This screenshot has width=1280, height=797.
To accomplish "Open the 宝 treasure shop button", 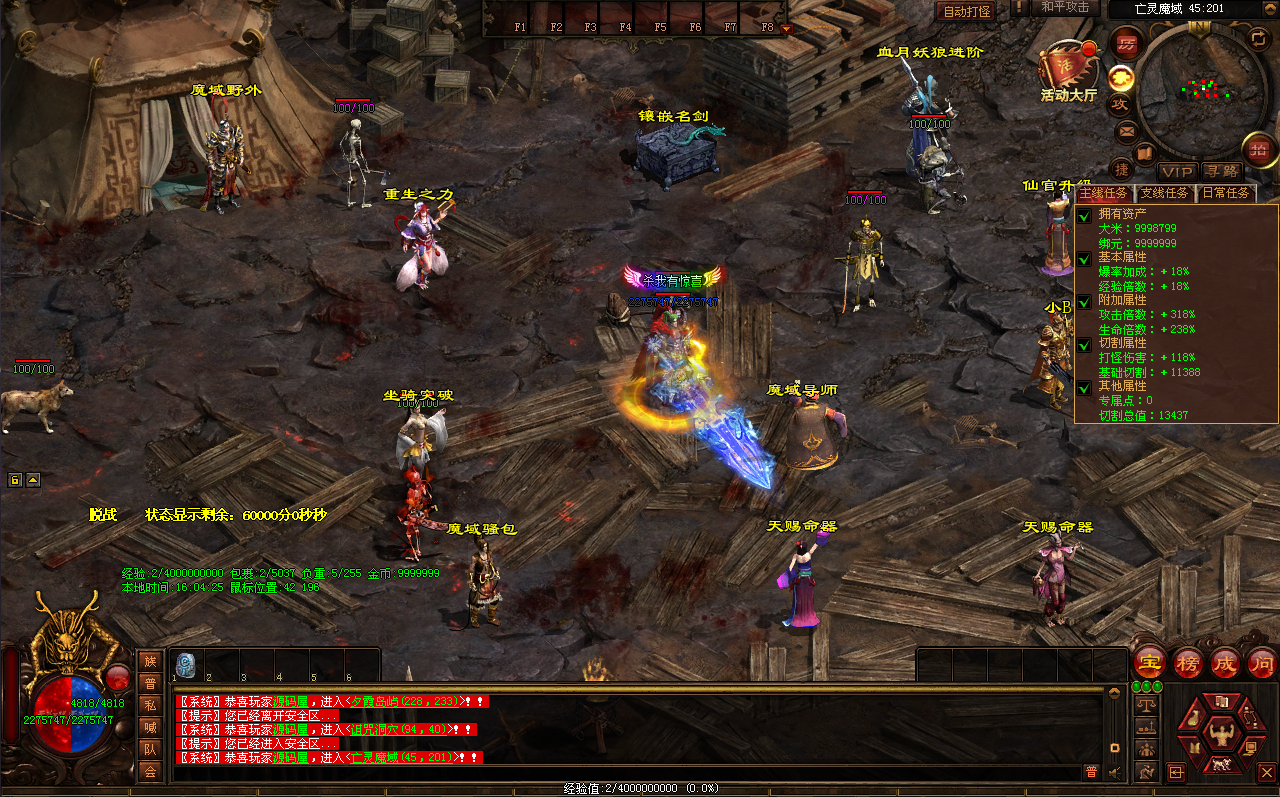I will click(x=1150, y=662).
